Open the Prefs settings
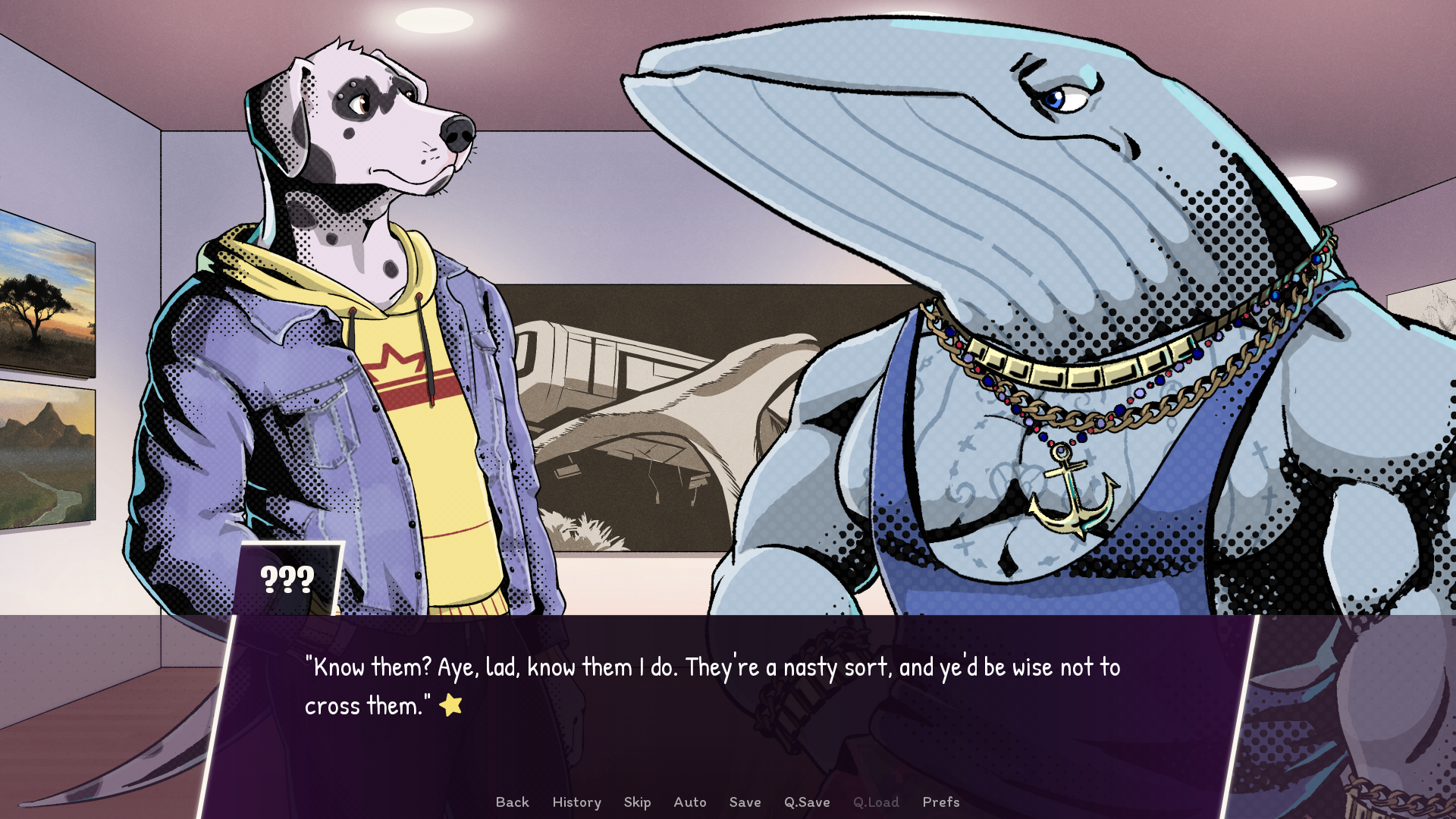 940,802
